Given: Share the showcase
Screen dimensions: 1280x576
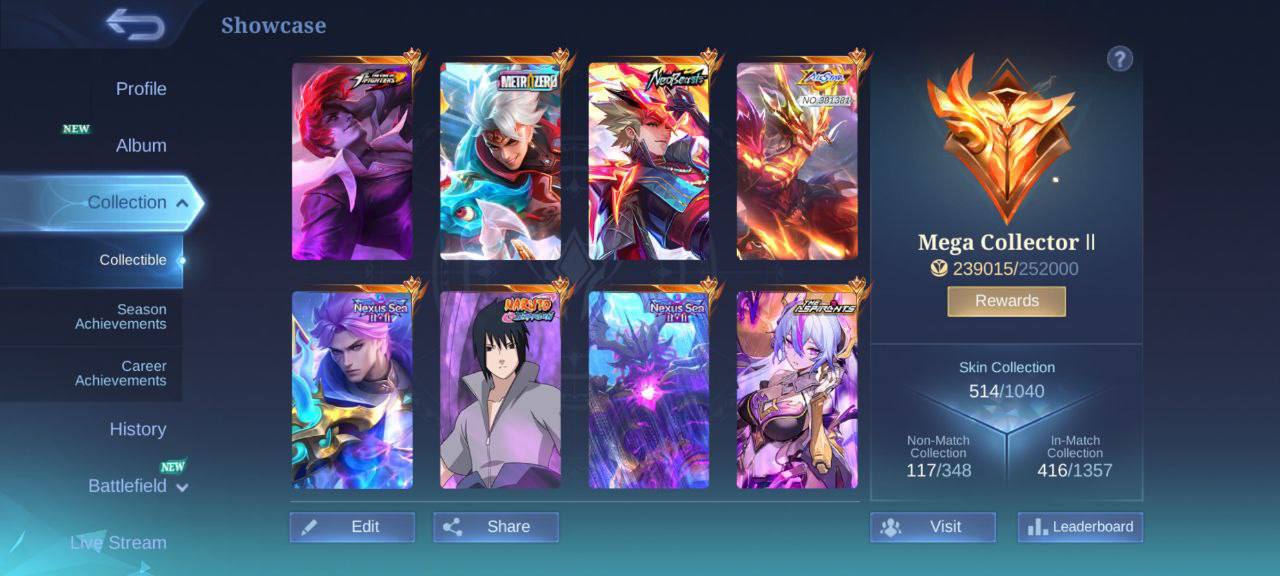Looking at the screenshot, I should 496,527.
